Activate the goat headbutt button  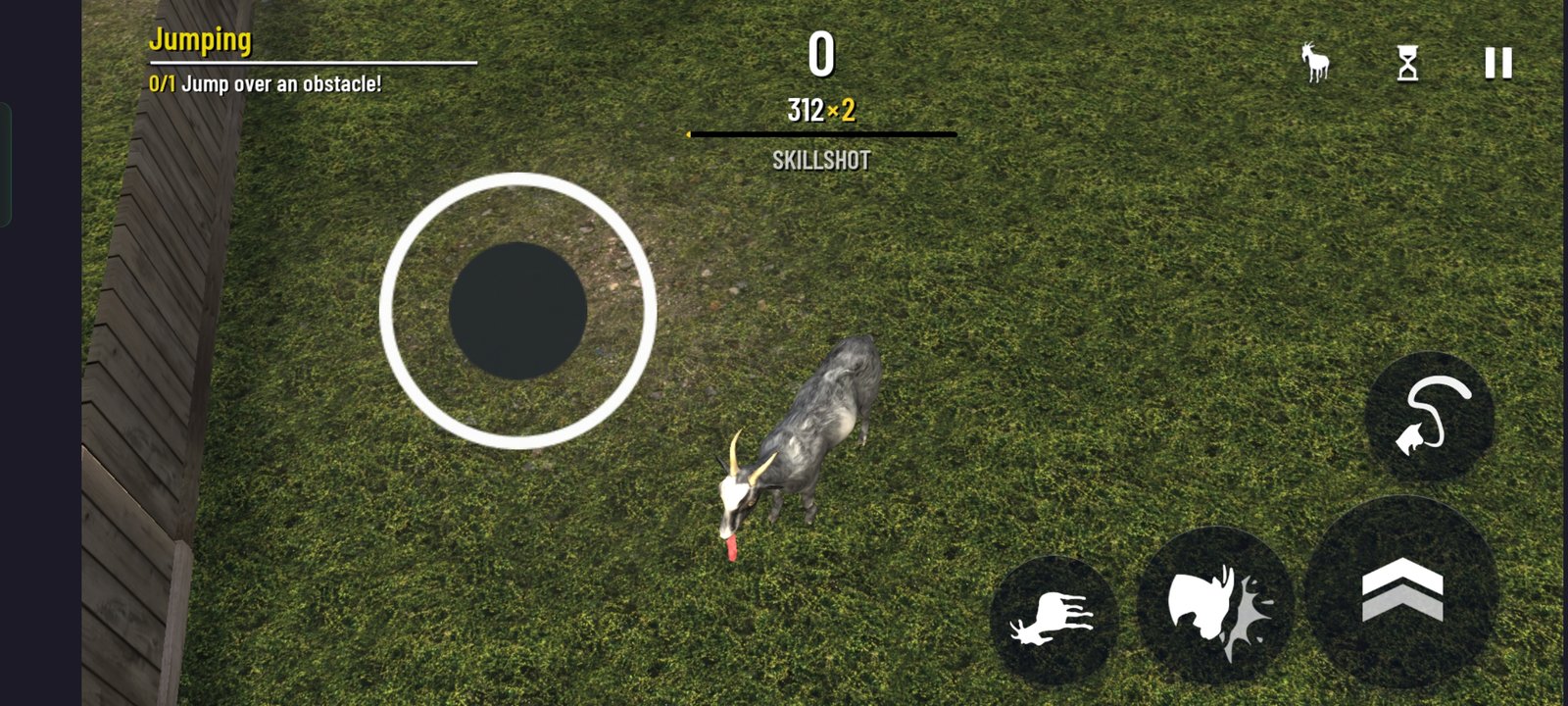(x=1215, y=603)
